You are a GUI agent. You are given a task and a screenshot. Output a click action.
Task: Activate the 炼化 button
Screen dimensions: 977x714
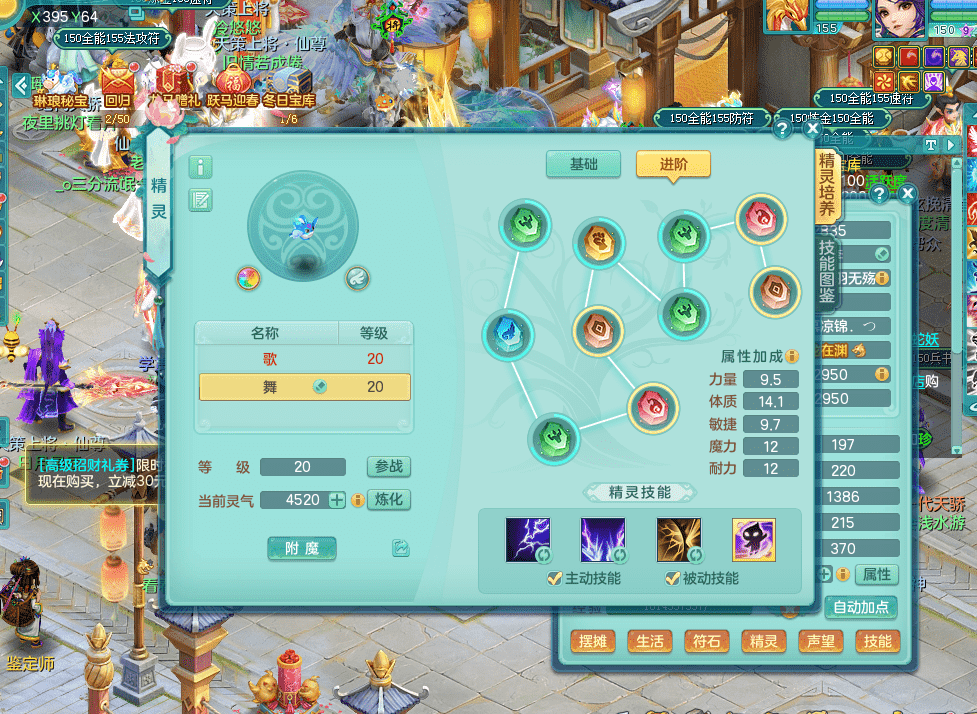coord(389,499)
